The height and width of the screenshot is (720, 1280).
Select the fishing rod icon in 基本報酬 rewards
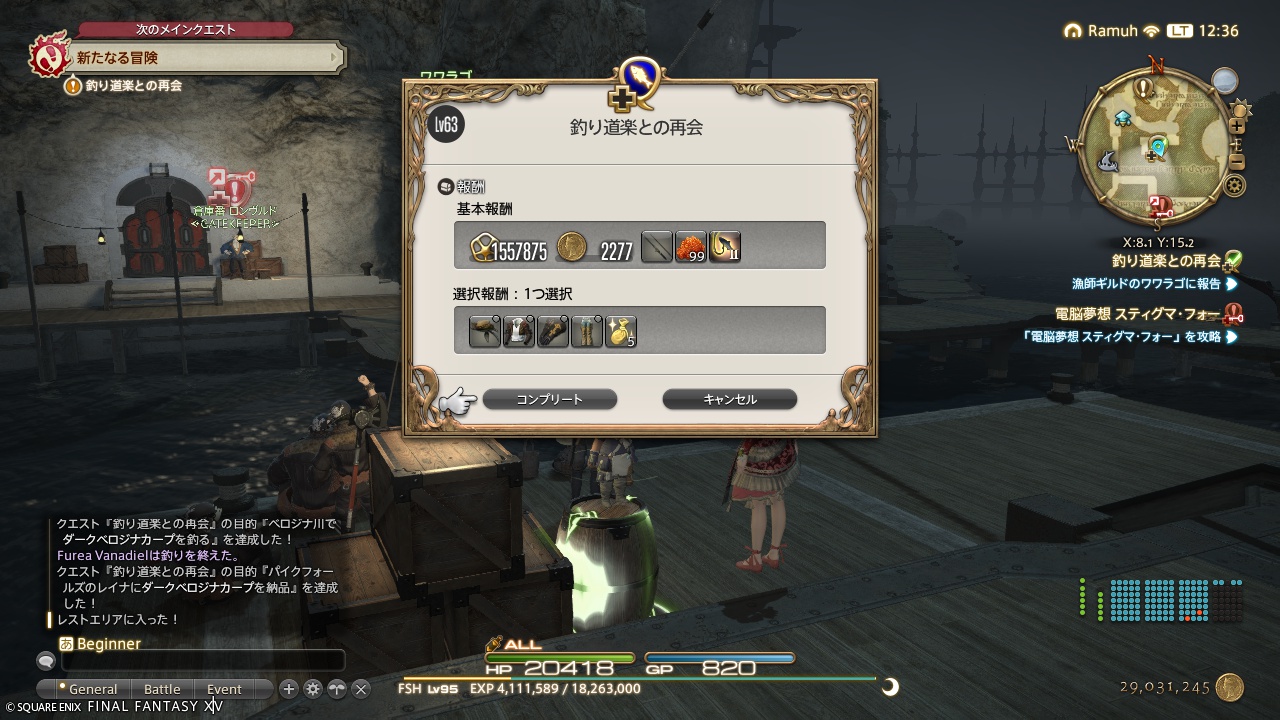[656, 247]
